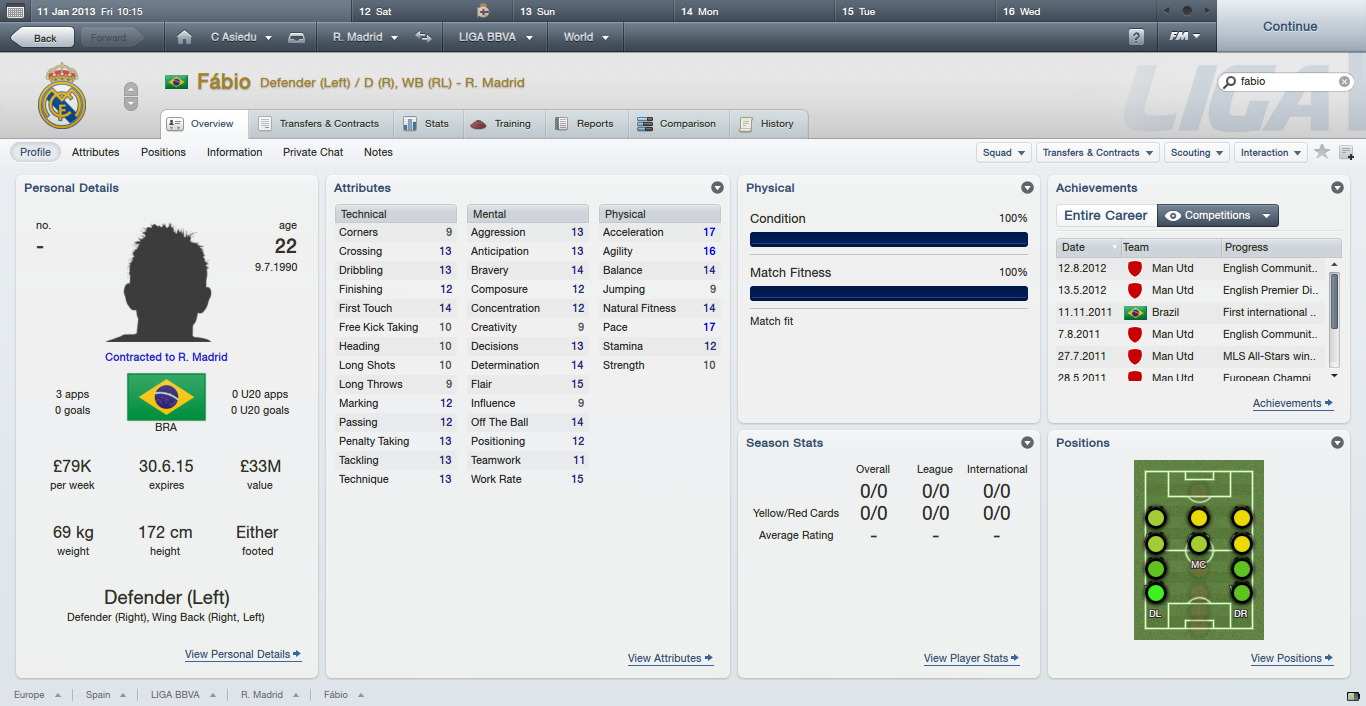This screenshot has width=1366, height=706.
Task: Open the C Asiedu manager dropdown
Action: [x=241, y=37]
